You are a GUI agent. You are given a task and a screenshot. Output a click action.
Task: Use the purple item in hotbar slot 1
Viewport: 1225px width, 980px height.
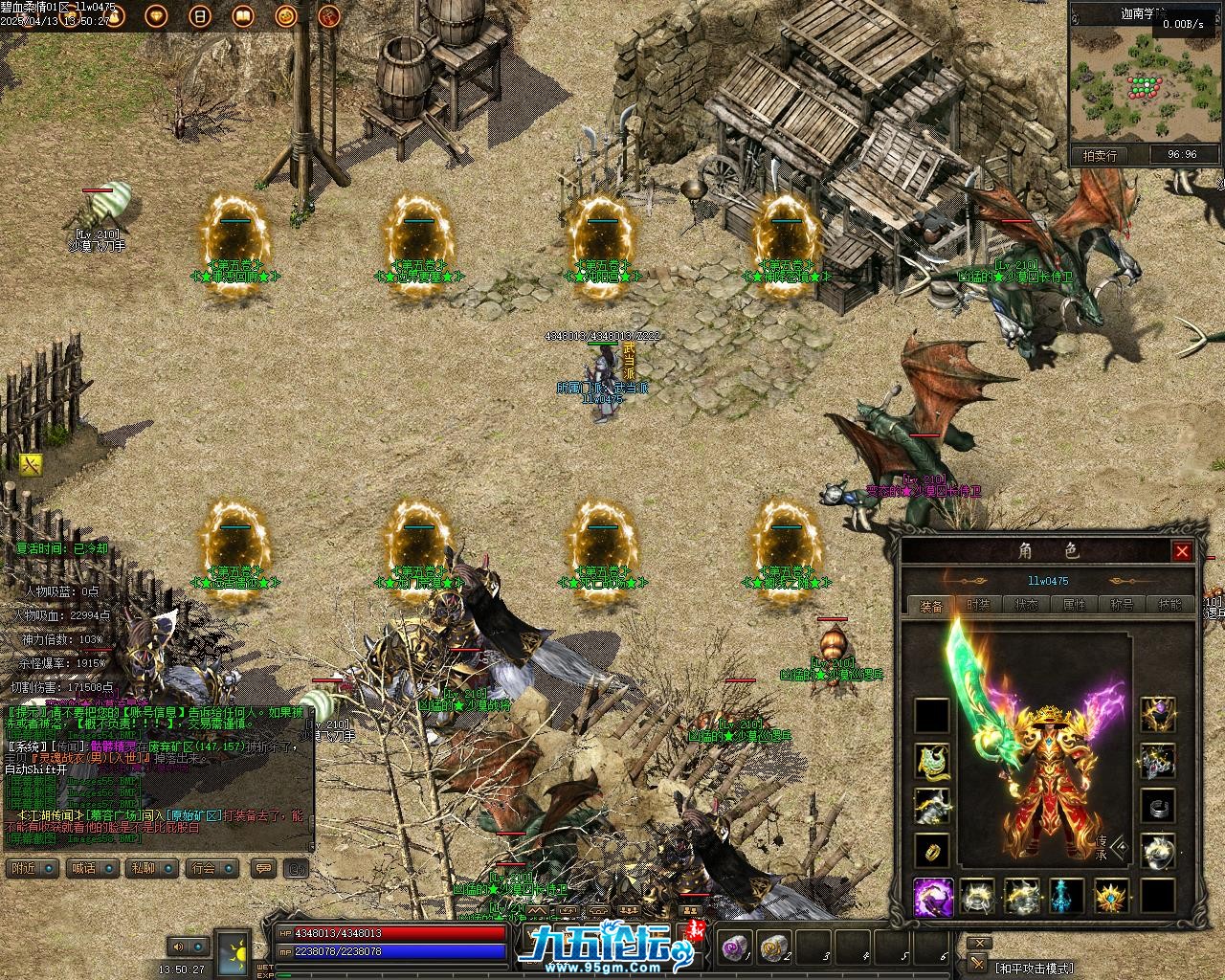(734, 947)
